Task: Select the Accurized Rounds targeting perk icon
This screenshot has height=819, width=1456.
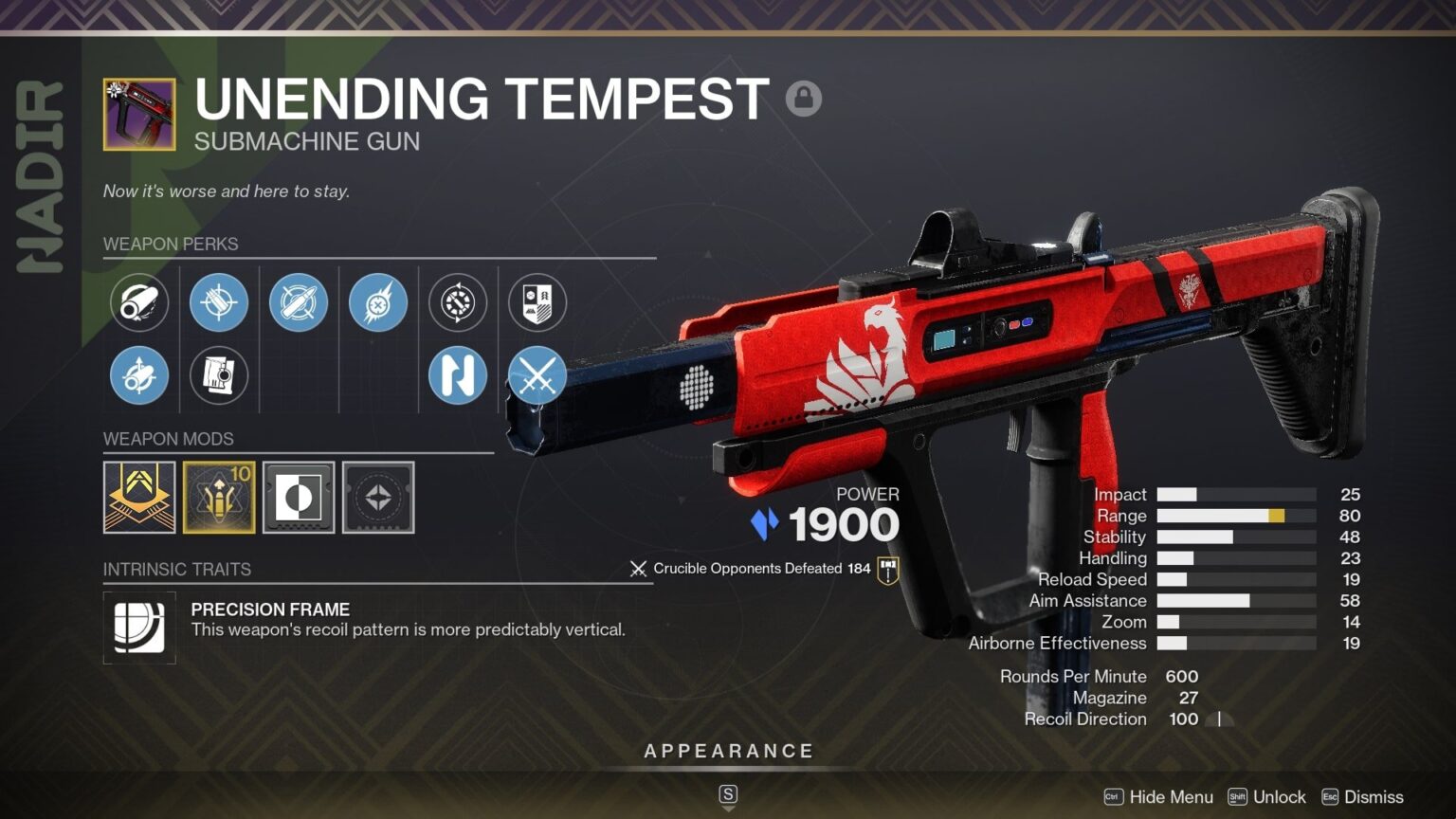Action: tap(219, 302)
